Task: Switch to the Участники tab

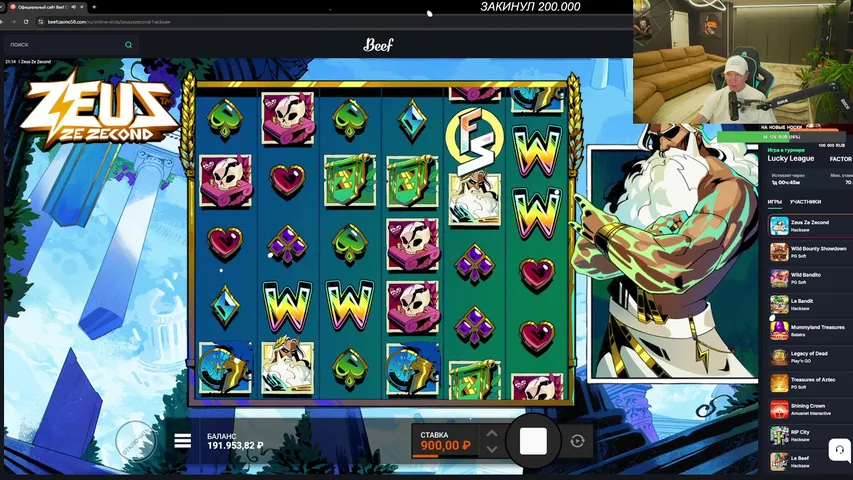Action: pos(805,201)
